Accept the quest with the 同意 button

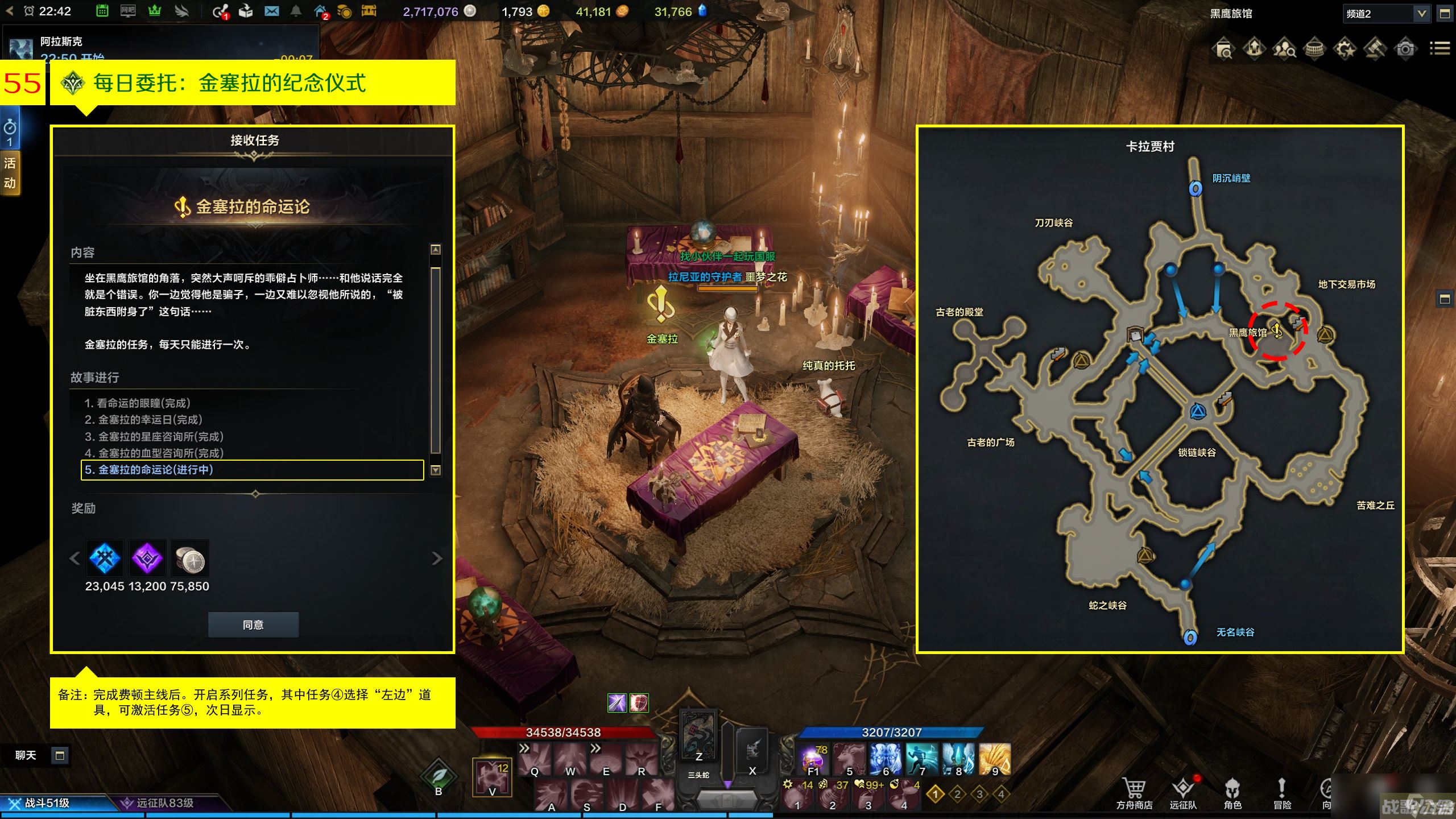tap(253, 624)
